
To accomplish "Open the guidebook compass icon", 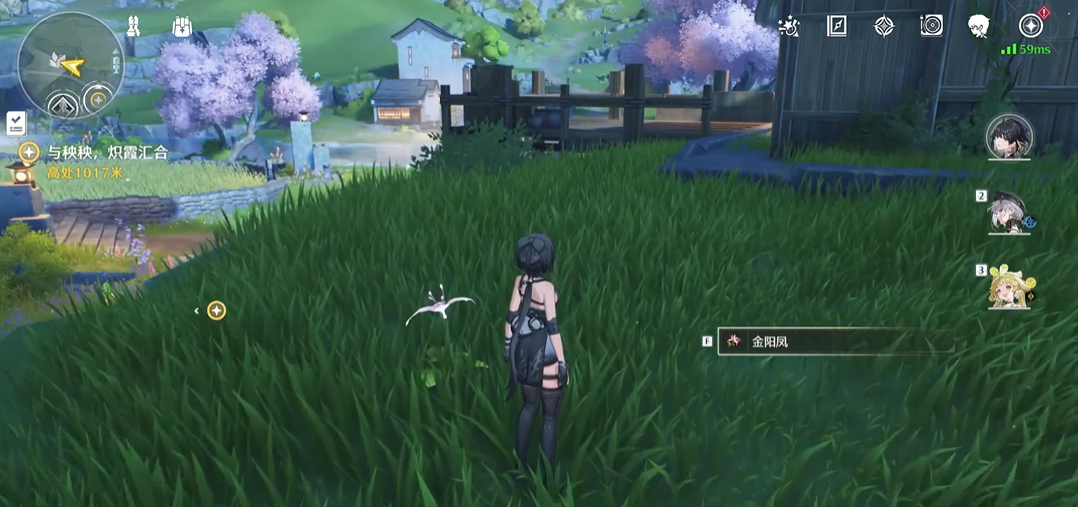I will pos(837,27).
